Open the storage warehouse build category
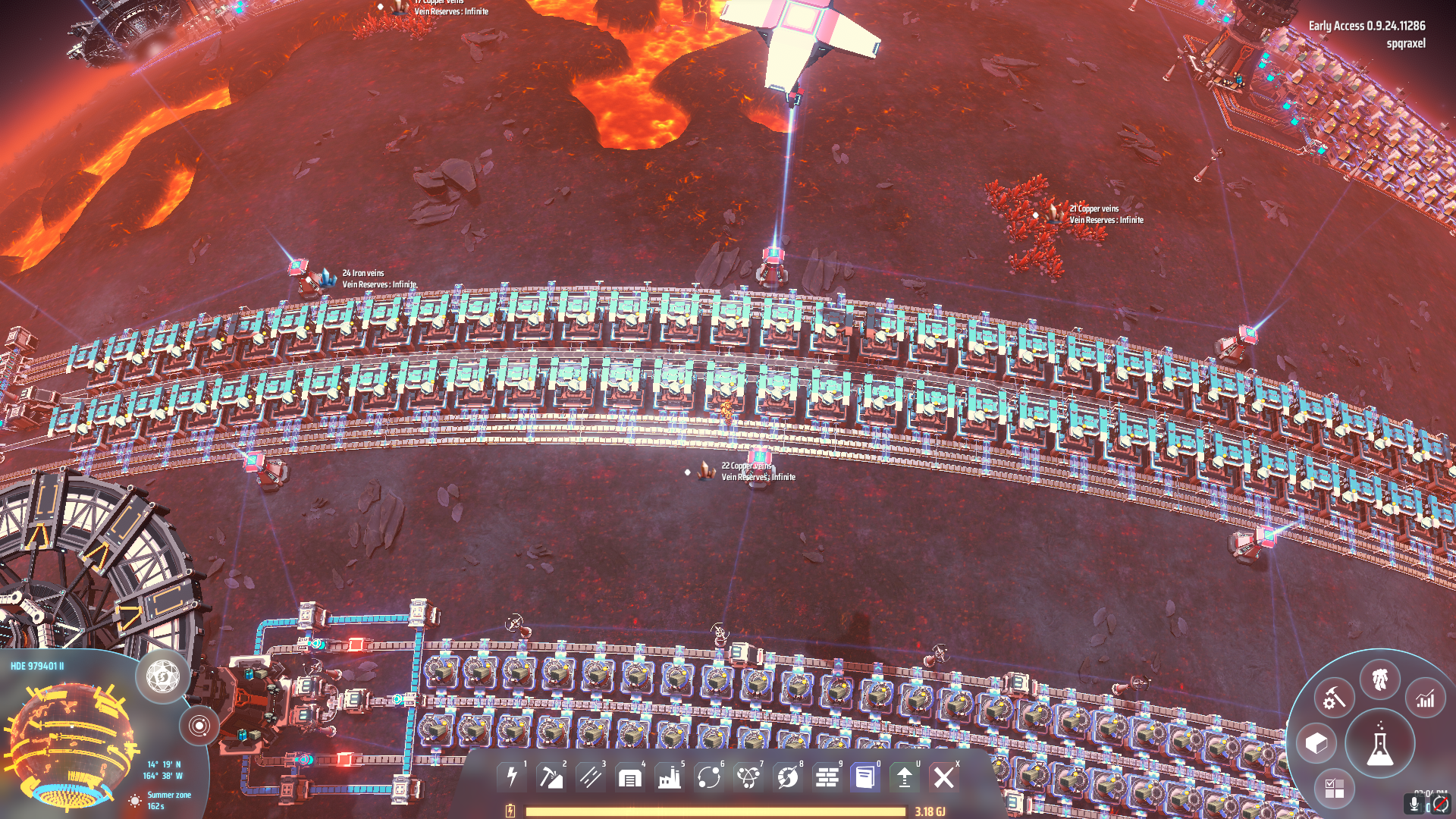Viewport: 1456px width, 819px height. pos(630,777)
